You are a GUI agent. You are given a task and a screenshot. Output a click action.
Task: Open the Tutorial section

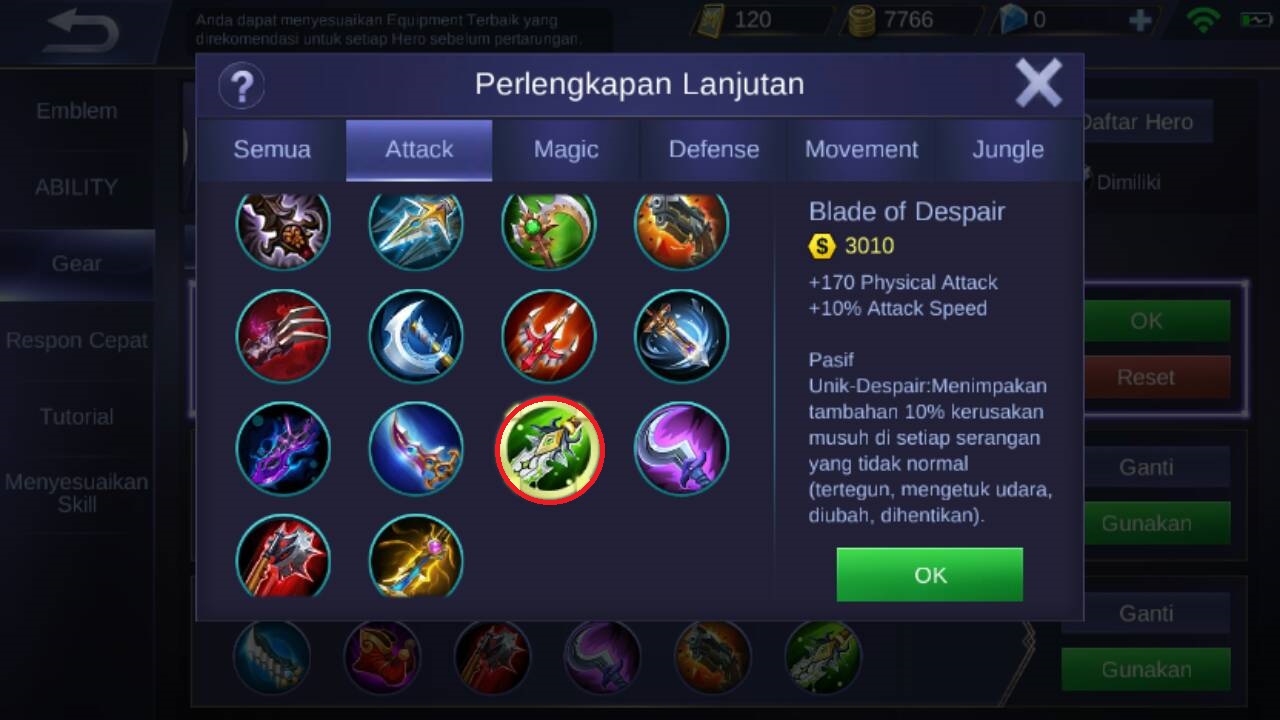click(77, 416)
